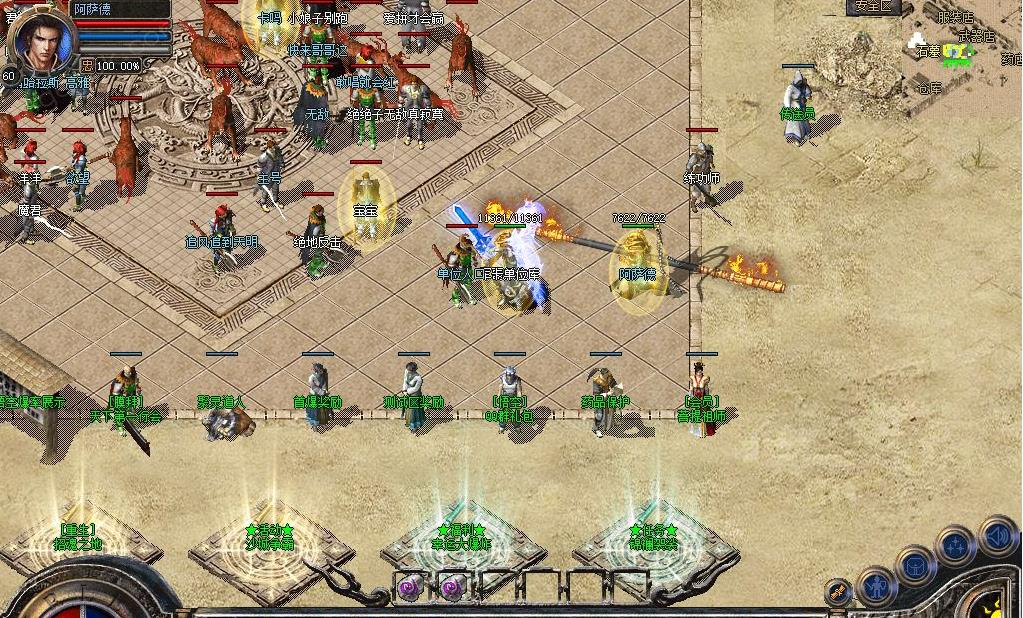Image resolution: width=1023 pixels, height=618 pixels.
Task: Click the small orange crossed-tools icon
Action: (838, 592)
